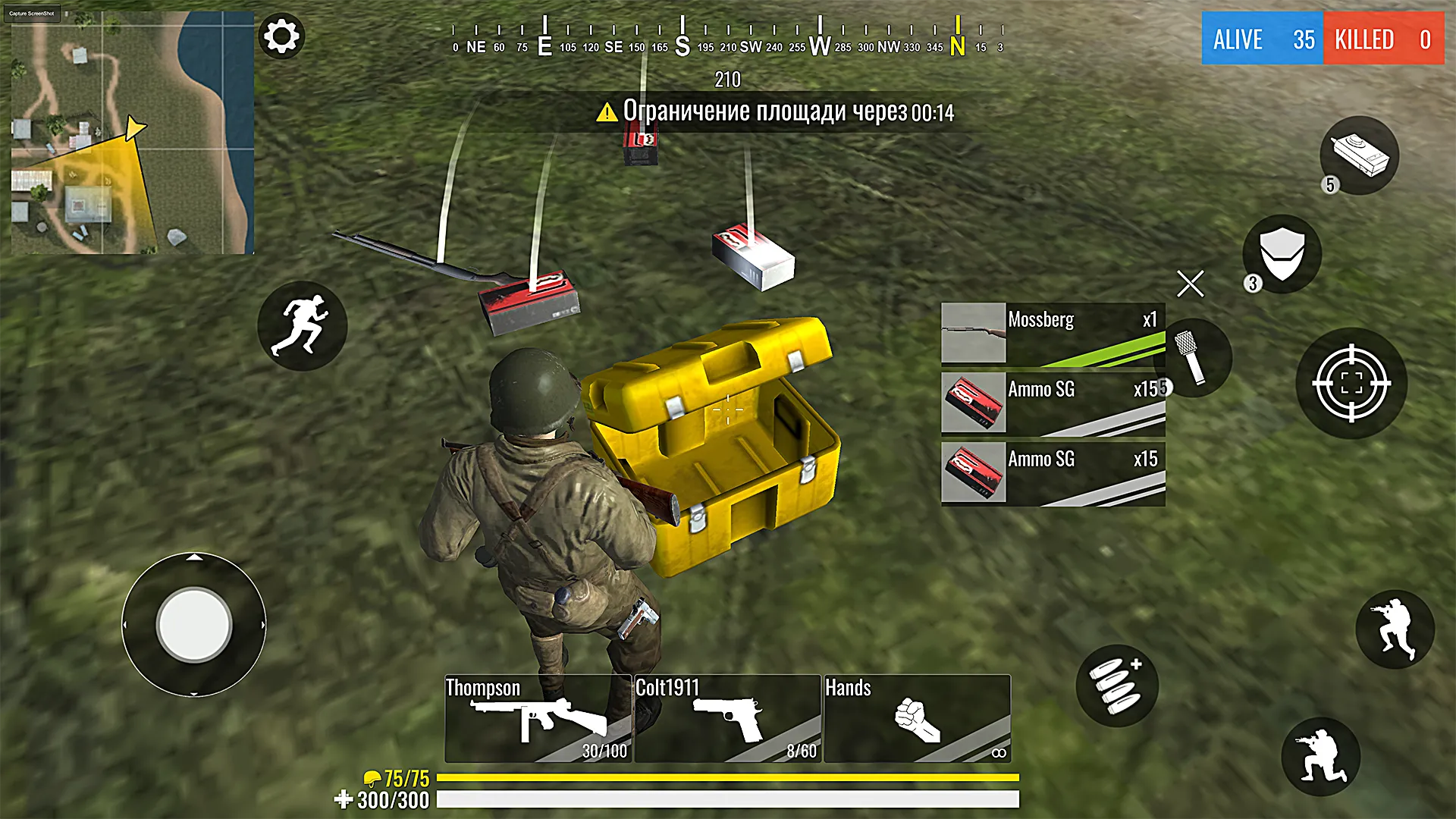The image size is (1456, 819).
Task: Reload with the bullets button
Action: pyautogui.click(x=1116, y=686)
